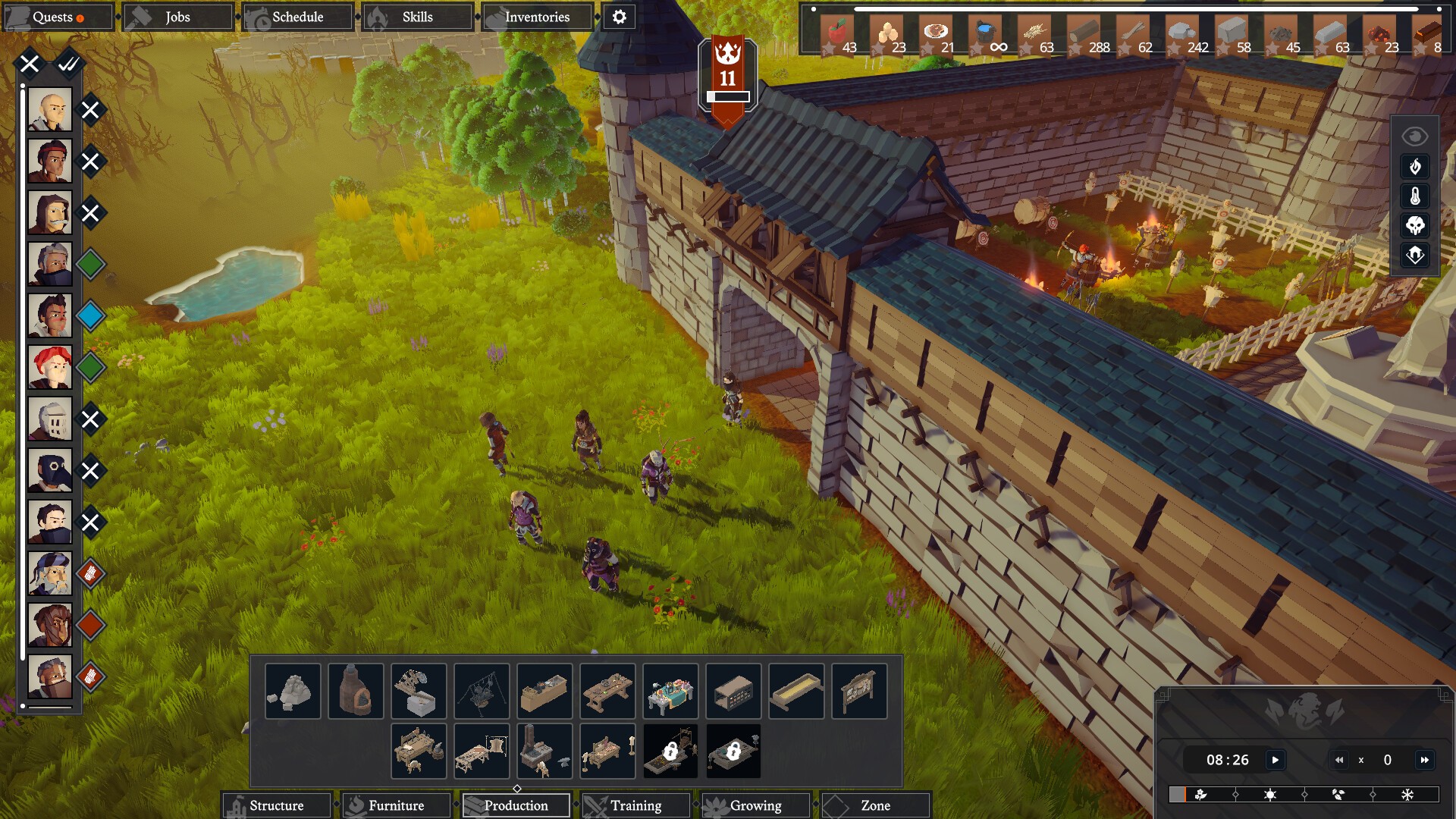
Task: Switch to the Furniture build tab
Action: click(396, 805)
